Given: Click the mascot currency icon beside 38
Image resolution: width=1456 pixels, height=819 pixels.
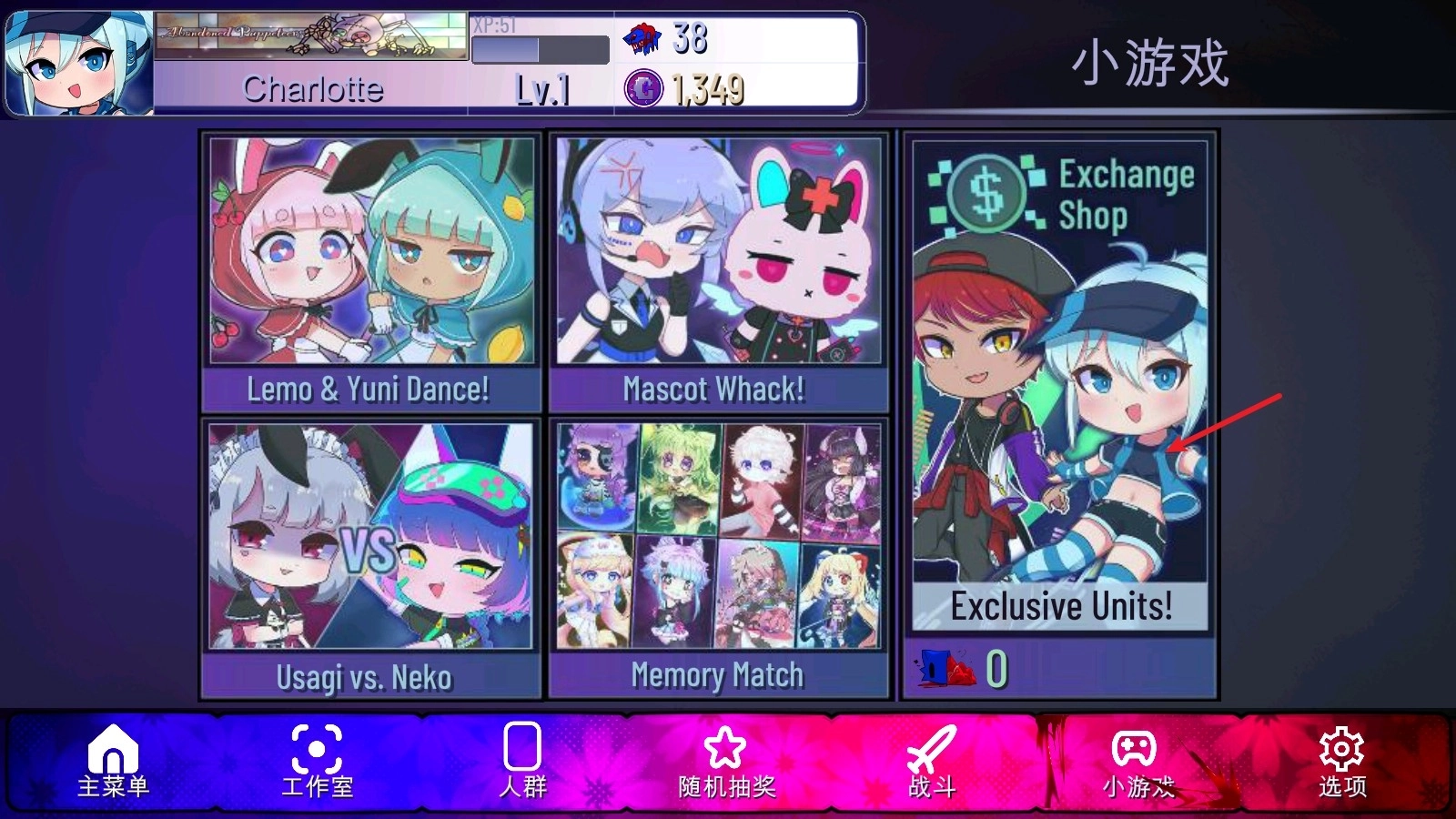Looking at the screenshot, I should 640,38.
